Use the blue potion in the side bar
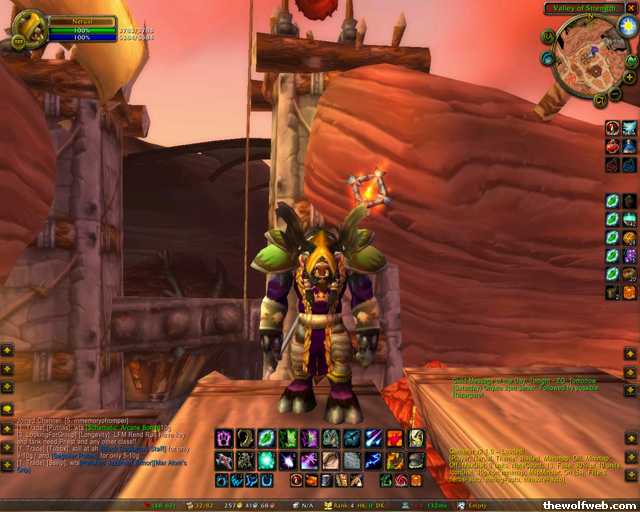Viewport: 640px width, 512px height. (x=629, y=146)
